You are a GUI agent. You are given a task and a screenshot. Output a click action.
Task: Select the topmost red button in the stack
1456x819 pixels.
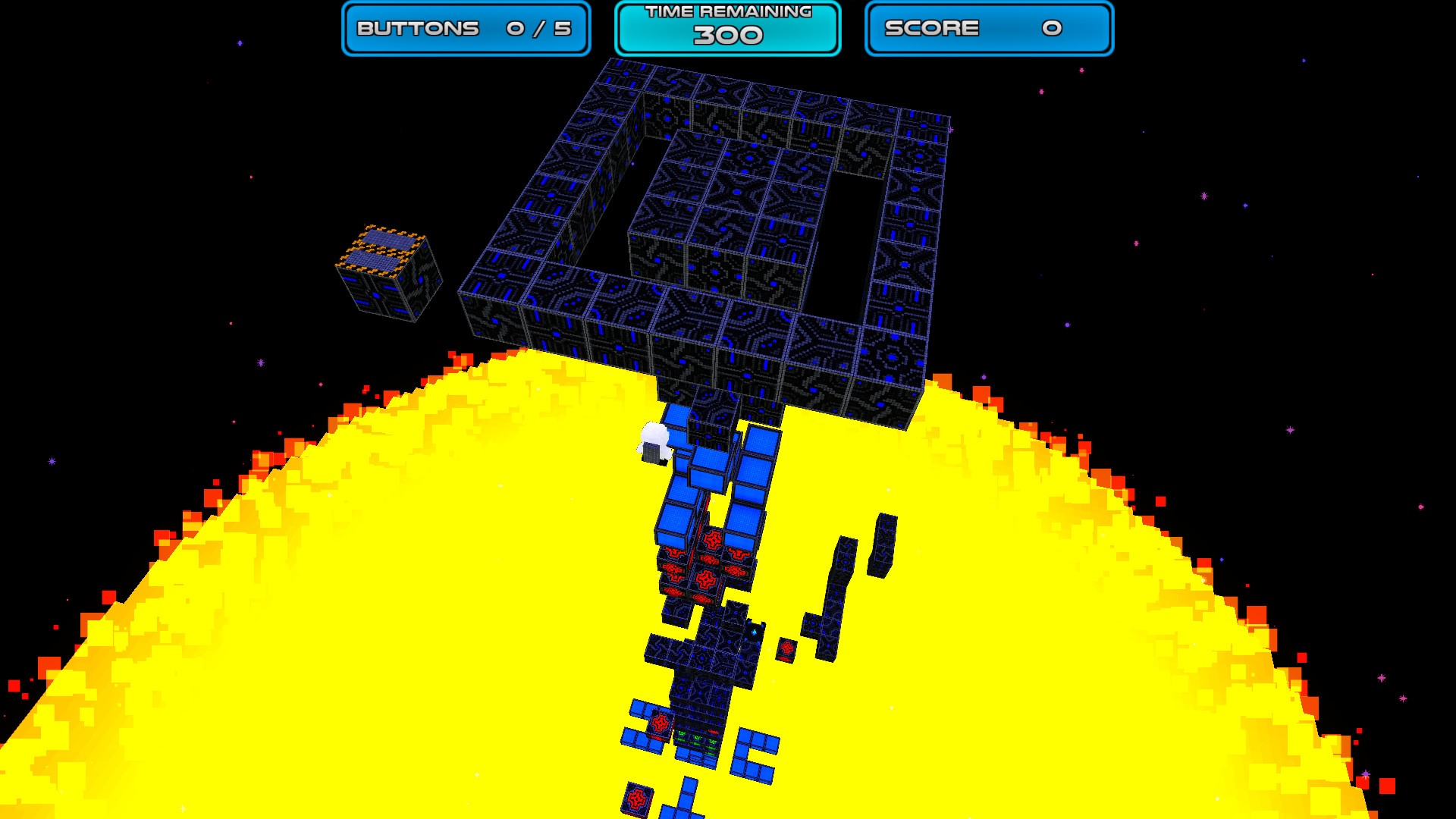[713, 539]
